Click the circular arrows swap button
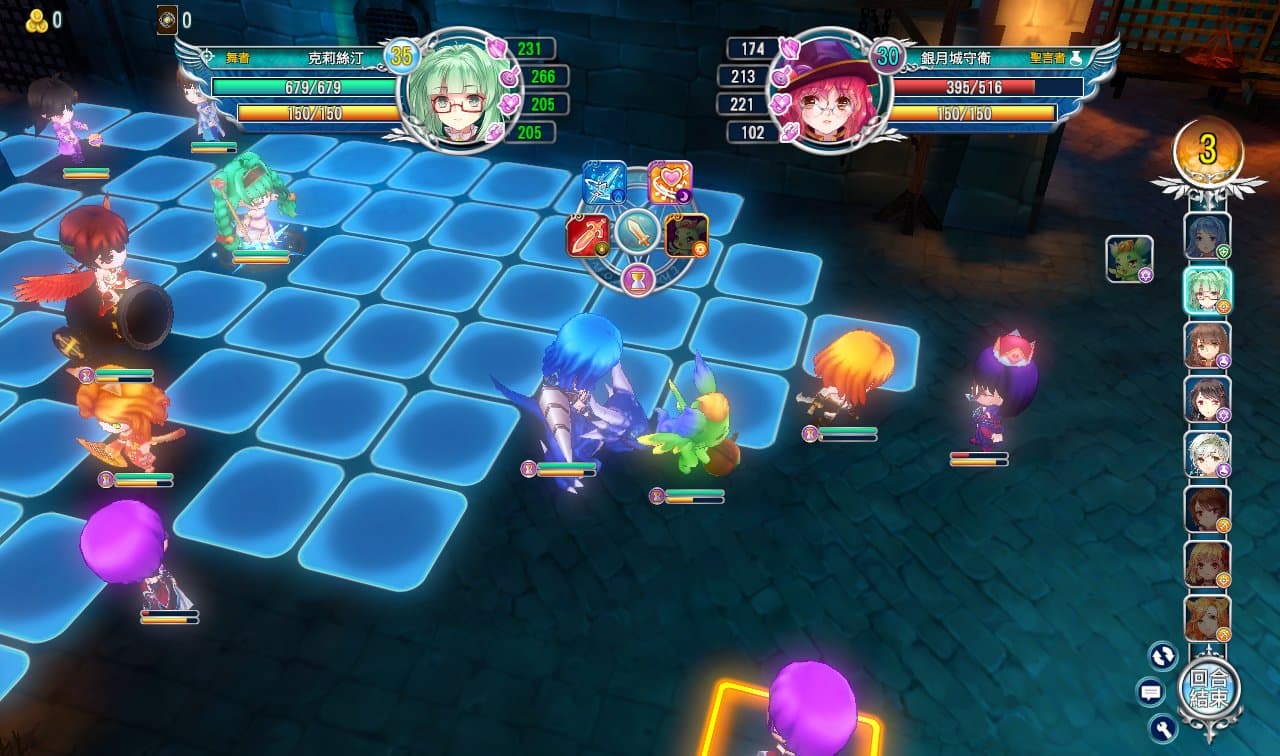Image resolution: width=1280 pixels, height=756 pixels. click(1163, 656)
